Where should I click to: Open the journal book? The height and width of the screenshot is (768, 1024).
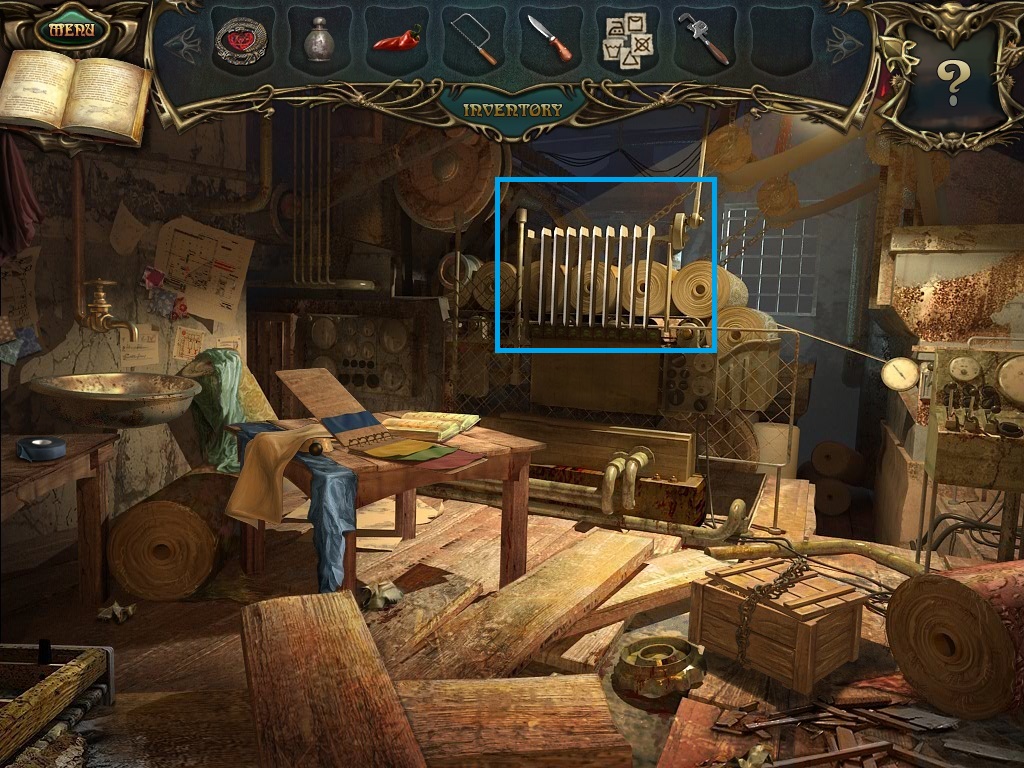click(x=74, y=94)
